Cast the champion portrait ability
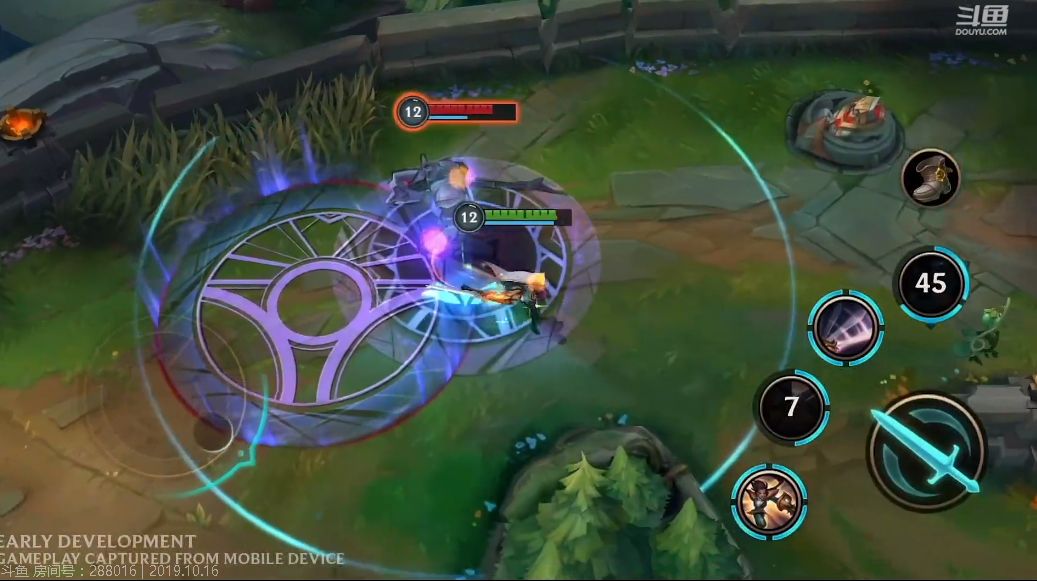Image resolution: width=1037 pixels, height=581 pixels. pyautogui.click(x=769, y=502)
